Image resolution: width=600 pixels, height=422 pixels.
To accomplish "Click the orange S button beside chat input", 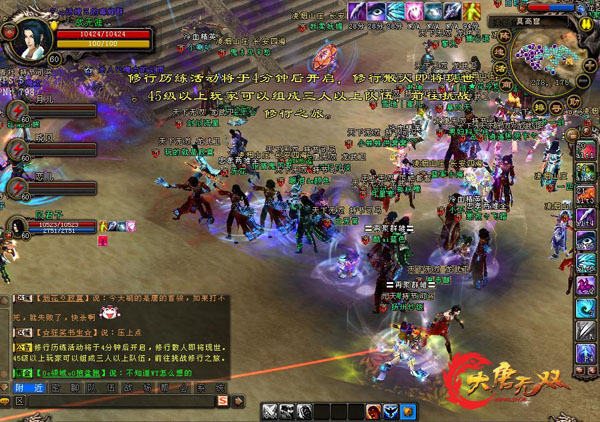I will pyautogui.click(x=221, y=401).
